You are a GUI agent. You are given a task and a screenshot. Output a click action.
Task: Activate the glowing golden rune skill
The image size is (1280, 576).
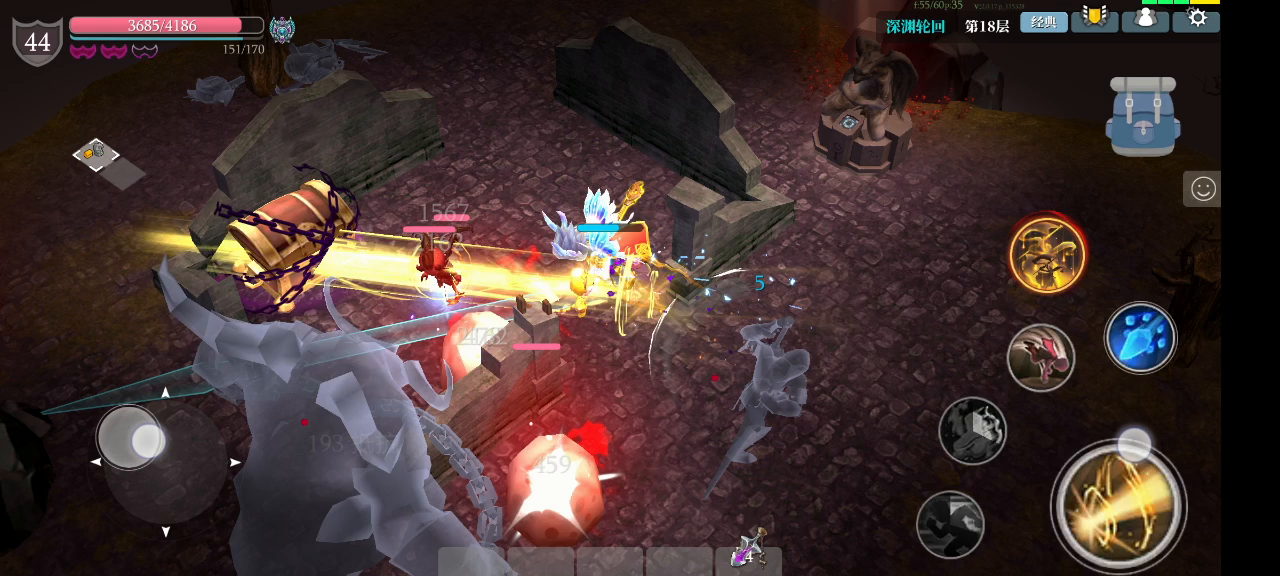[1047, 255]
